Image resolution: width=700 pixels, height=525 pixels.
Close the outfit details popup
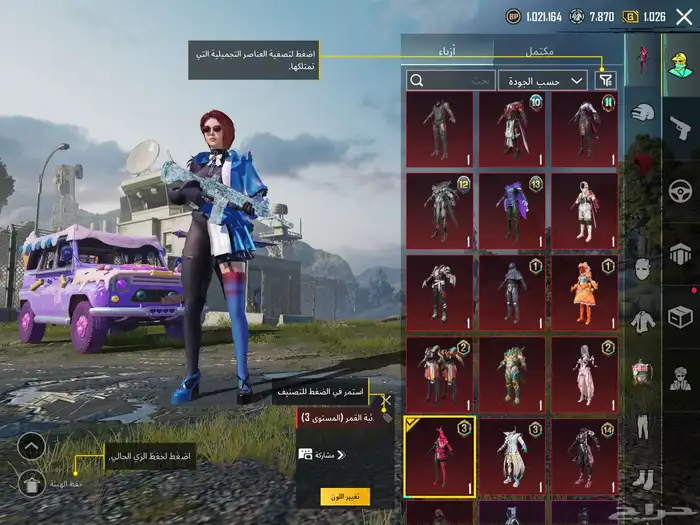[386, 400]
